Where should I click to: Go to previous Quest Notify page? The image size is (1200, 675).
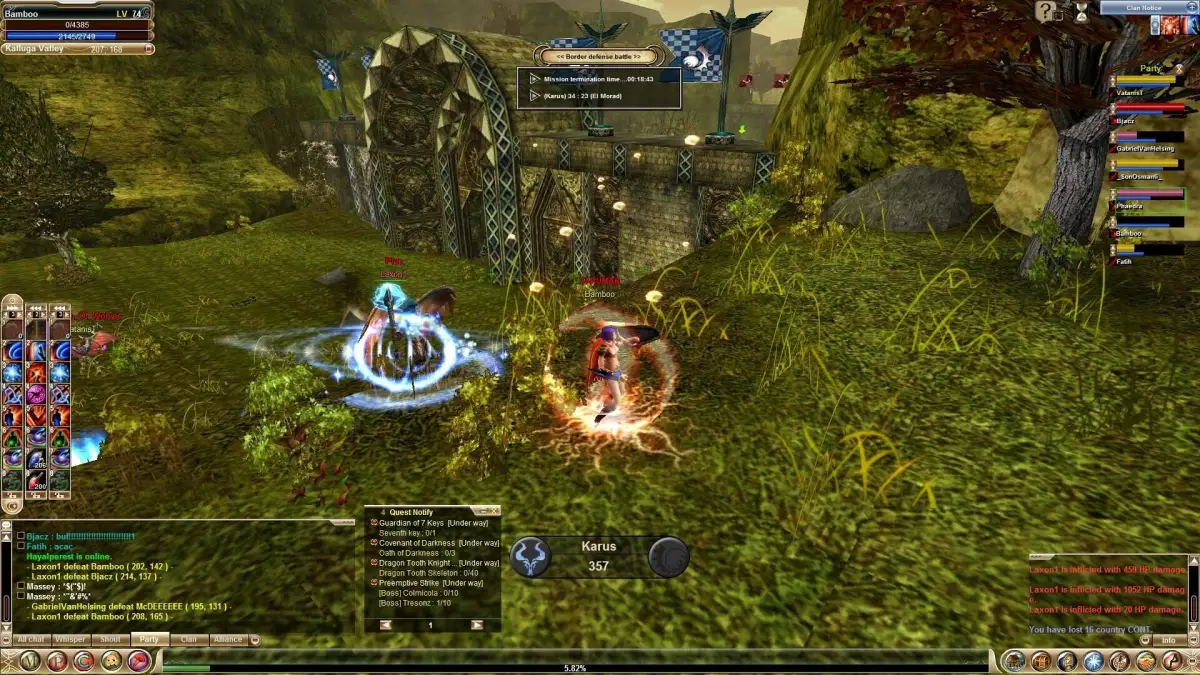click(385, 625)
